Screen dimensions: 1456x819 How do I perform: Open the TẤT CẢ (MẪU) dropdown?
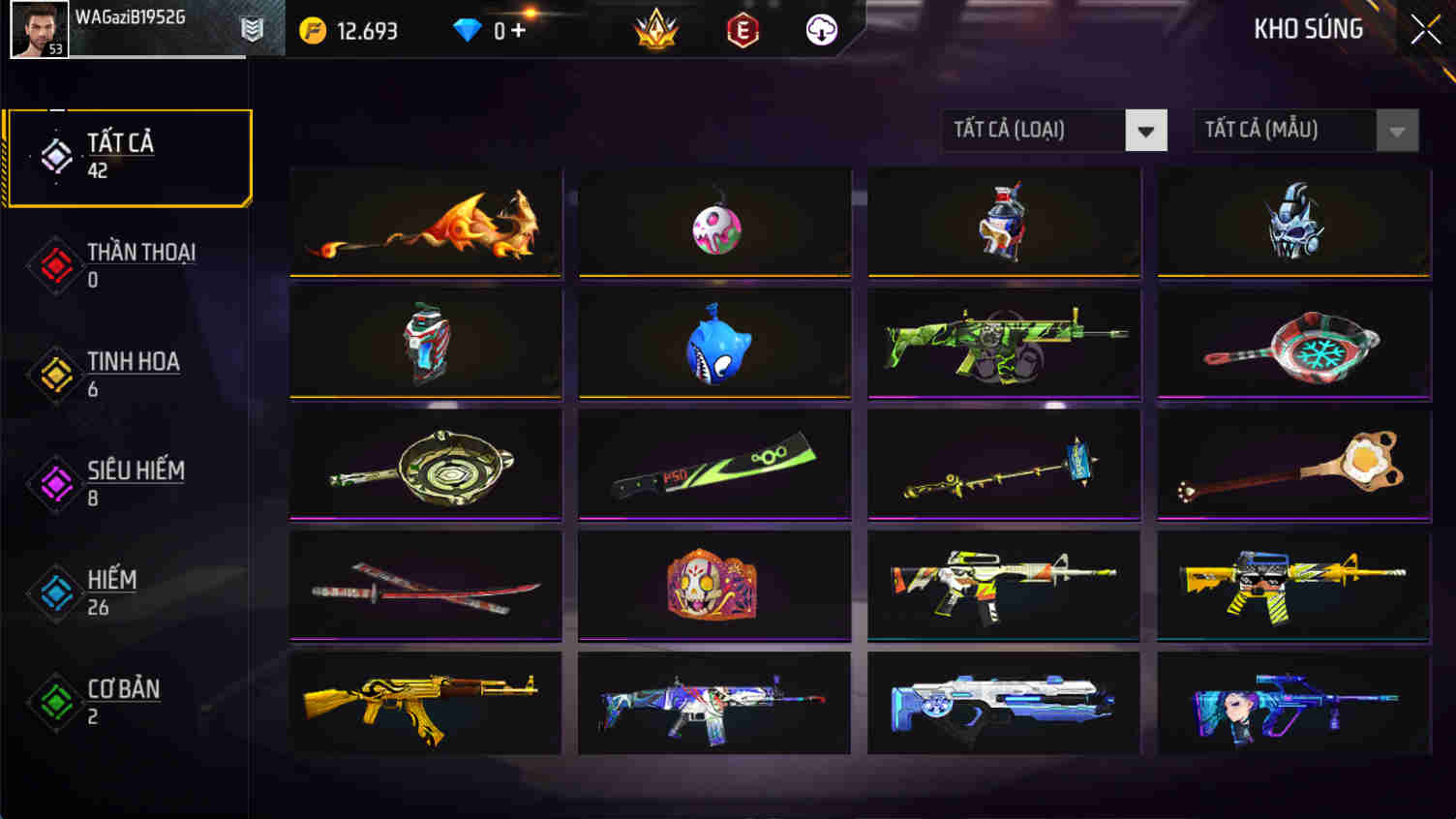point(1305,130)
